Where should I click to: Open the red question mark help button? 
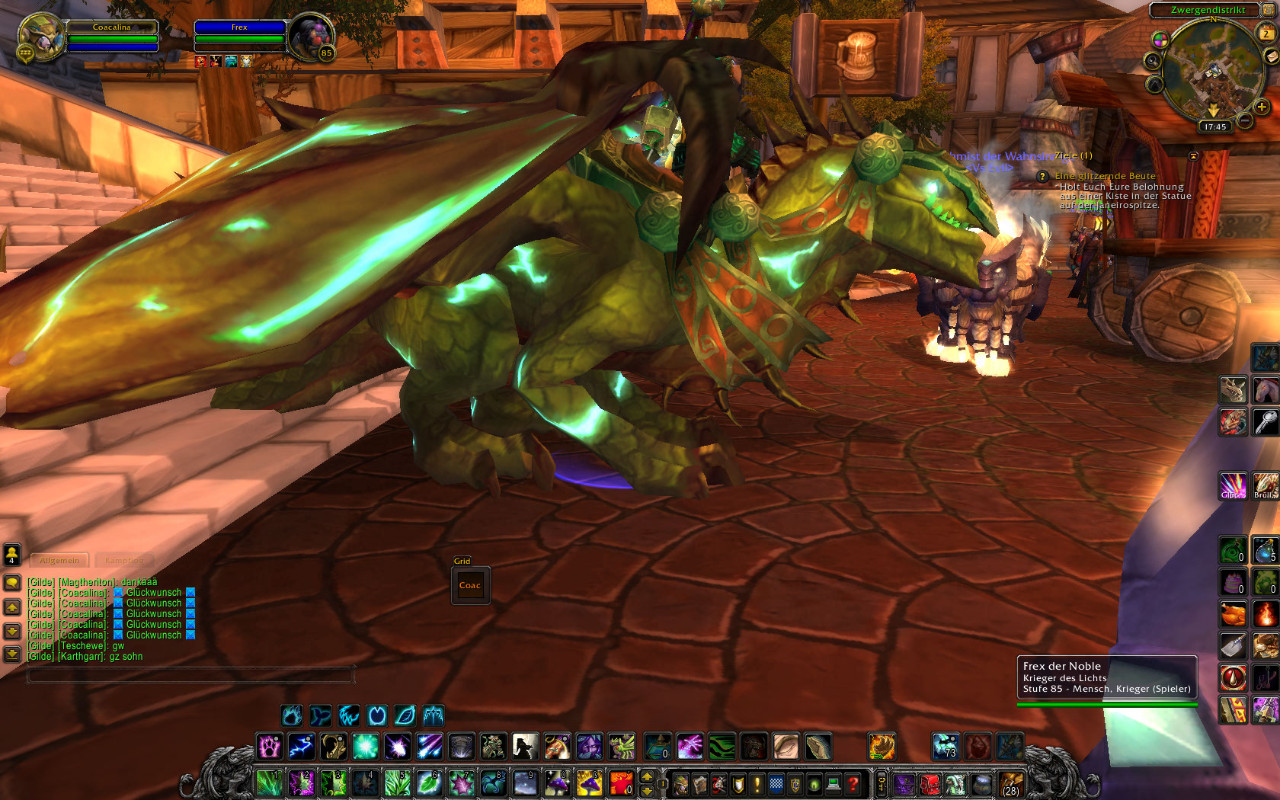pyautogui.click(x=852, y=783)
